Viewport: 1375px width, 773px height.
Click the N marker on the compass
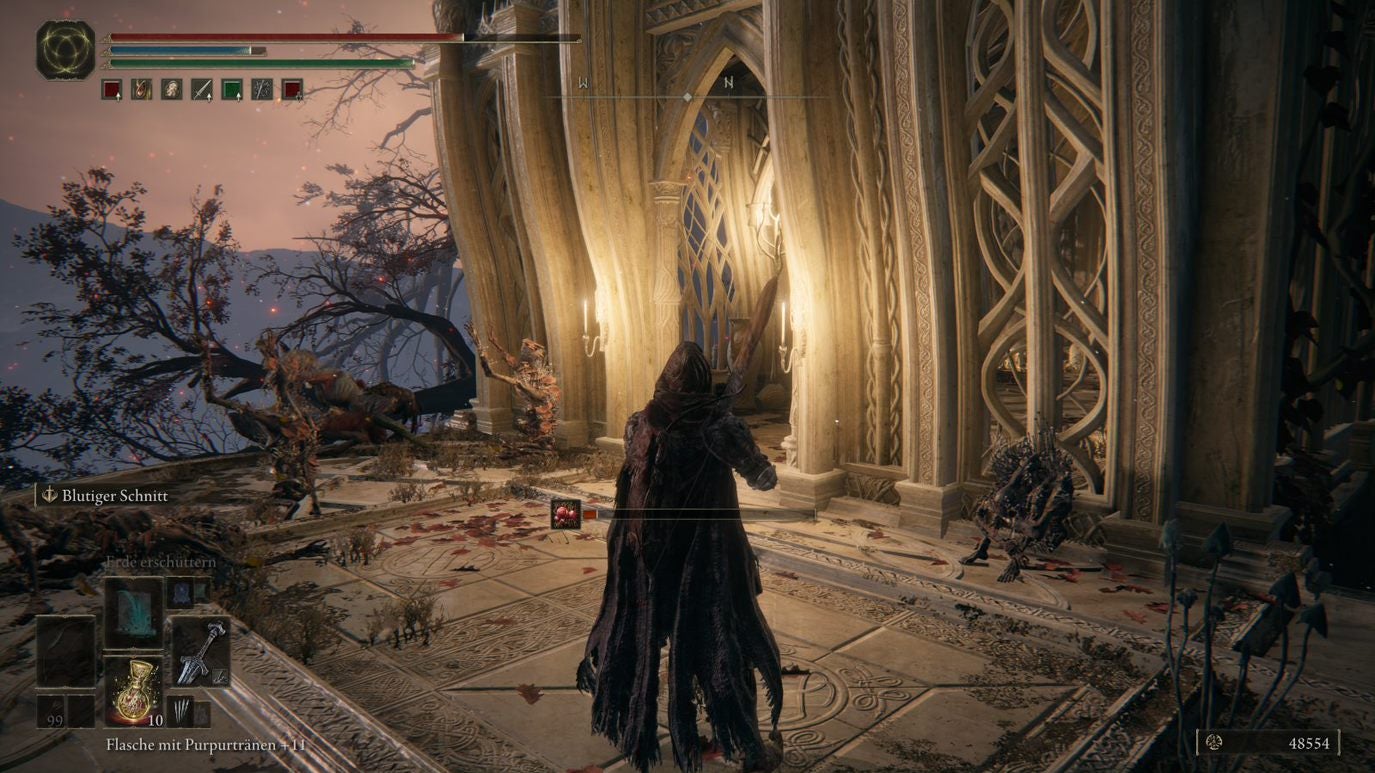pyautogui.click(x=730, y=83)
